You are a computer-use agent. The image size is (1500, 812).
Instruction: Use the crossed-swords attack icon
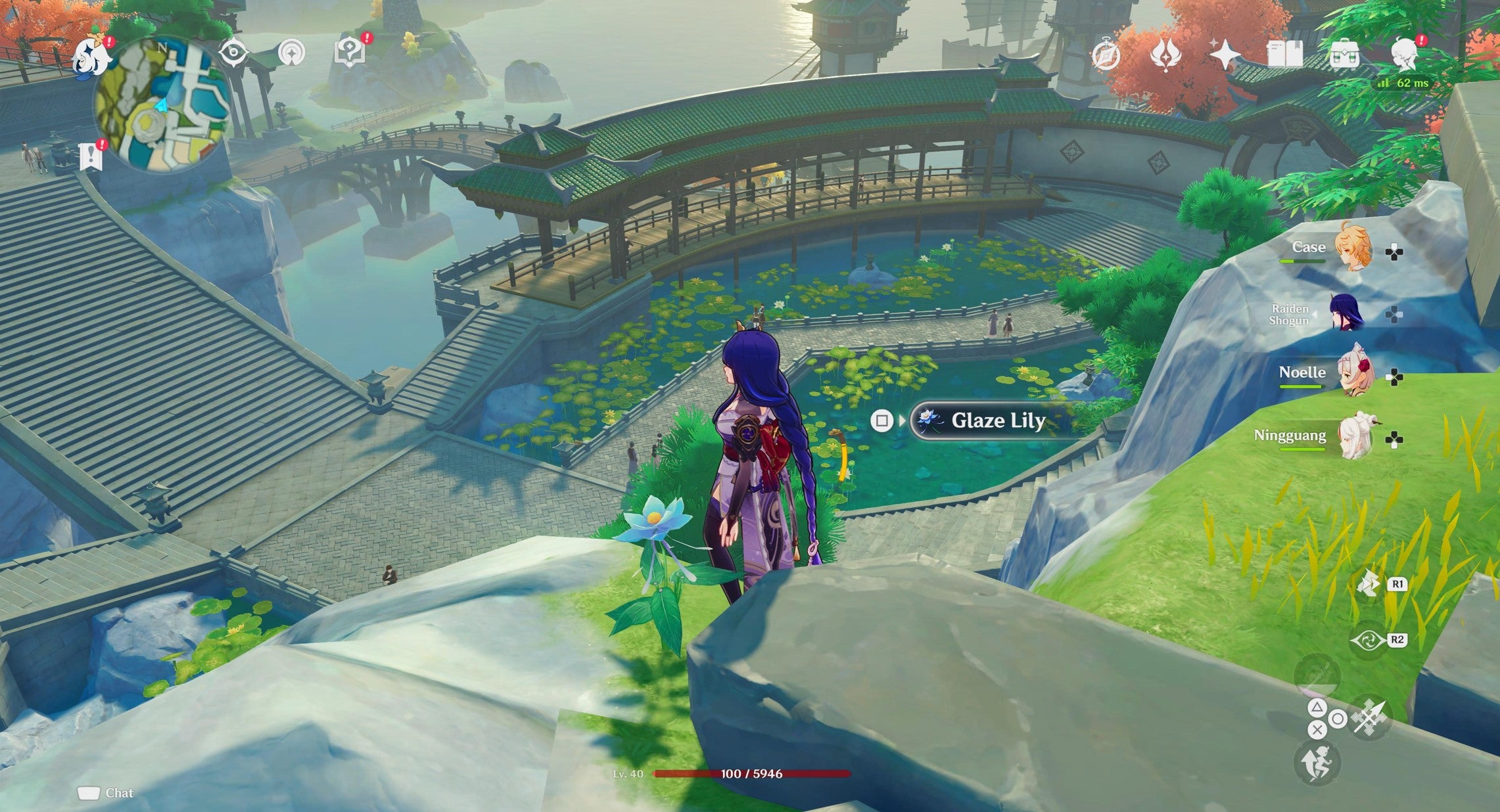1370,717
